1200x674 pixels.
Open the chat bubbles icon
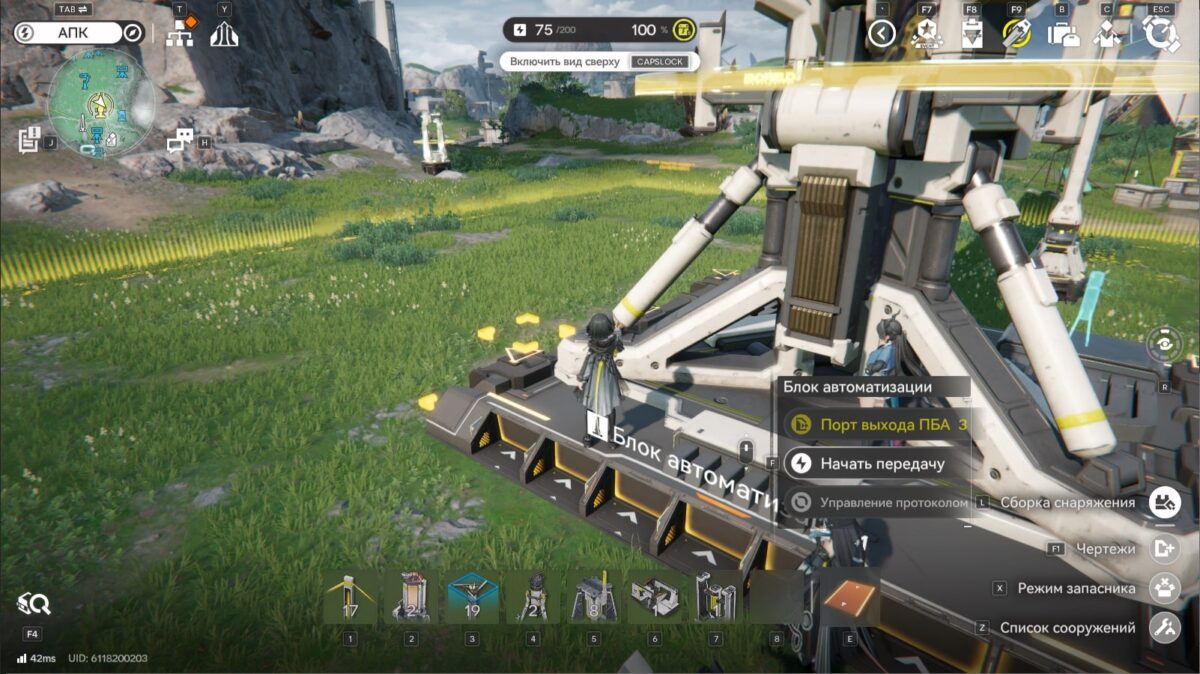tap(179, 141)
